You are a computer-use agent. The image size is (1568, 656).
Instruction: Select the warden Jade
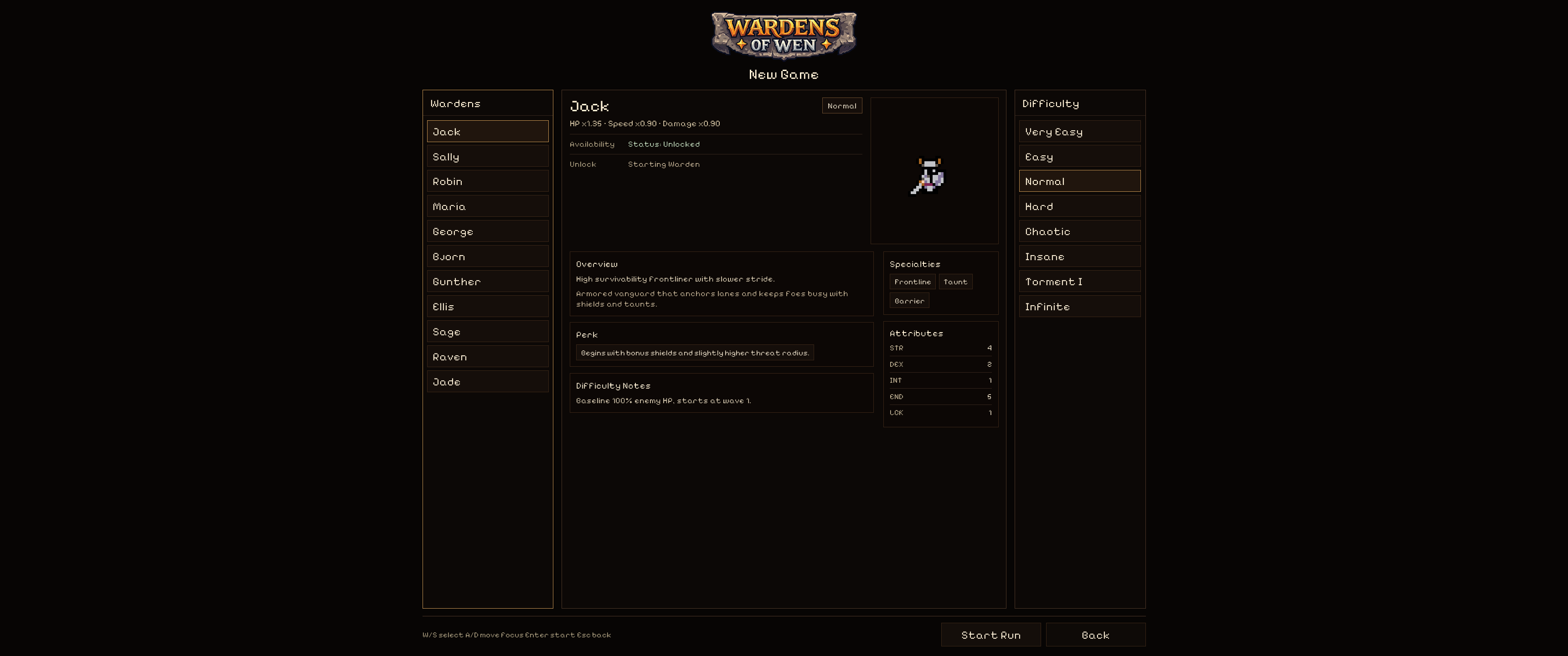pos(488,382)
